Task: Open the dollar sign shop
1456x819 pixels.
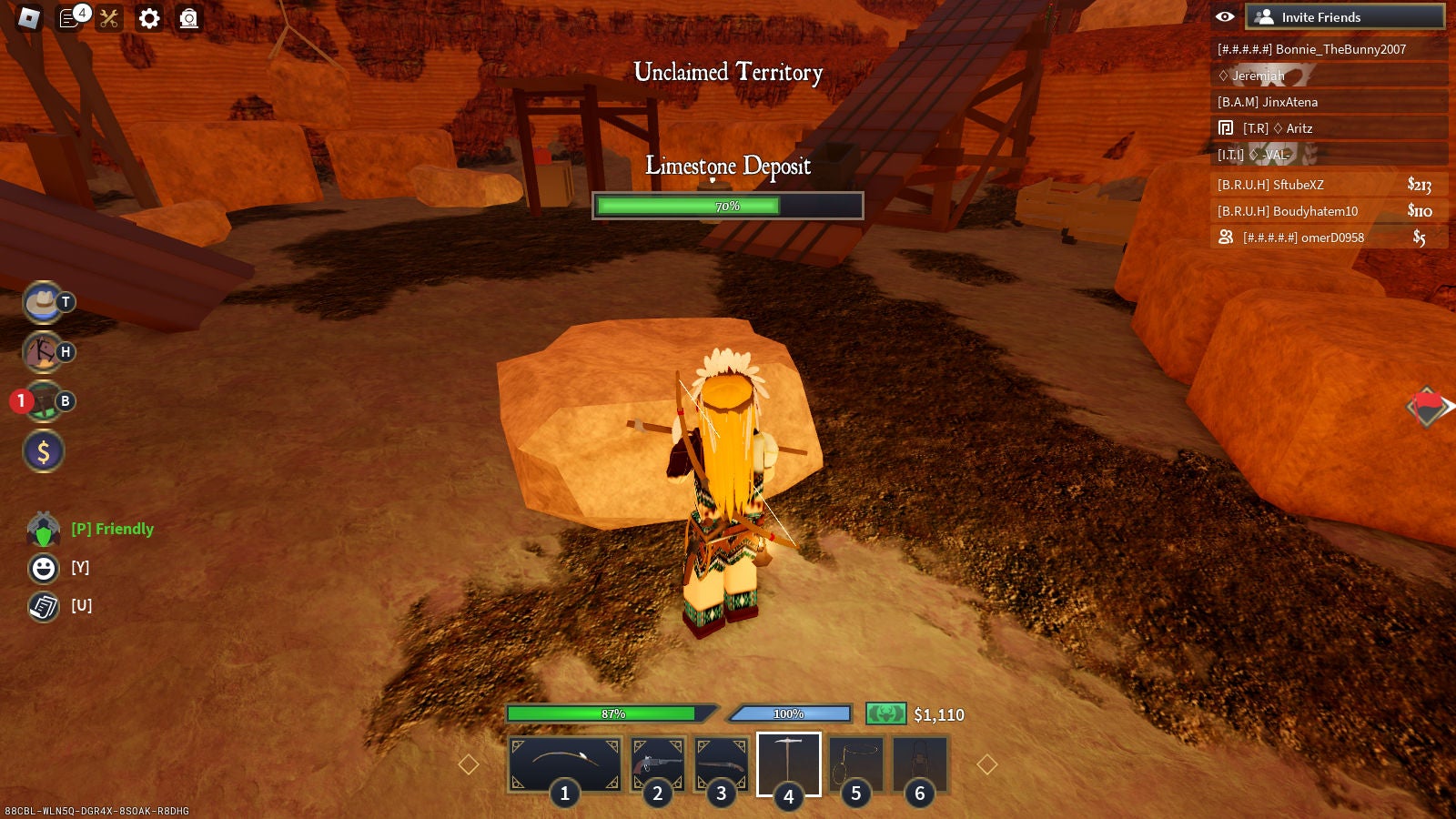Action: (43, 451)
